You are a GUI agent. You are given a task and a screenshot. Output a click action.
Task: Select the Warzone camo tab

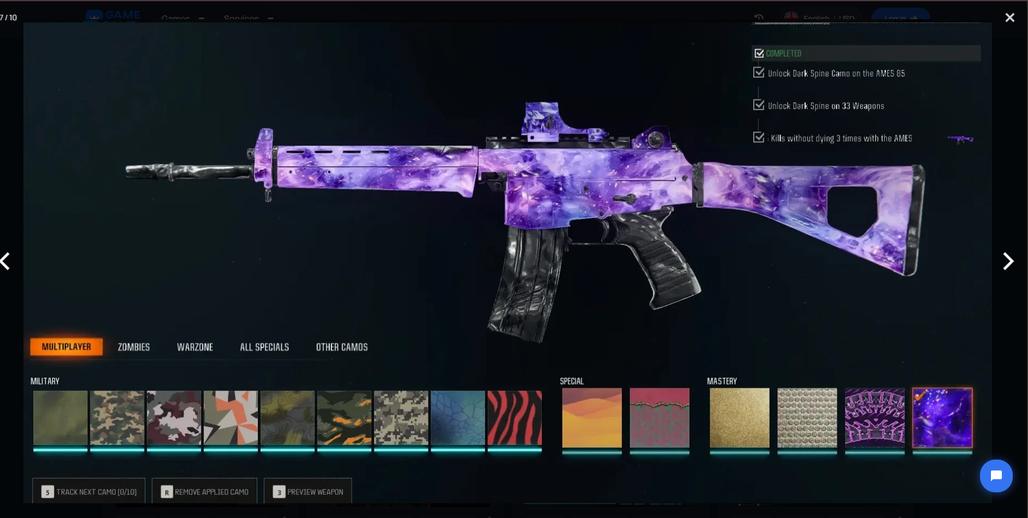[195, 347]
